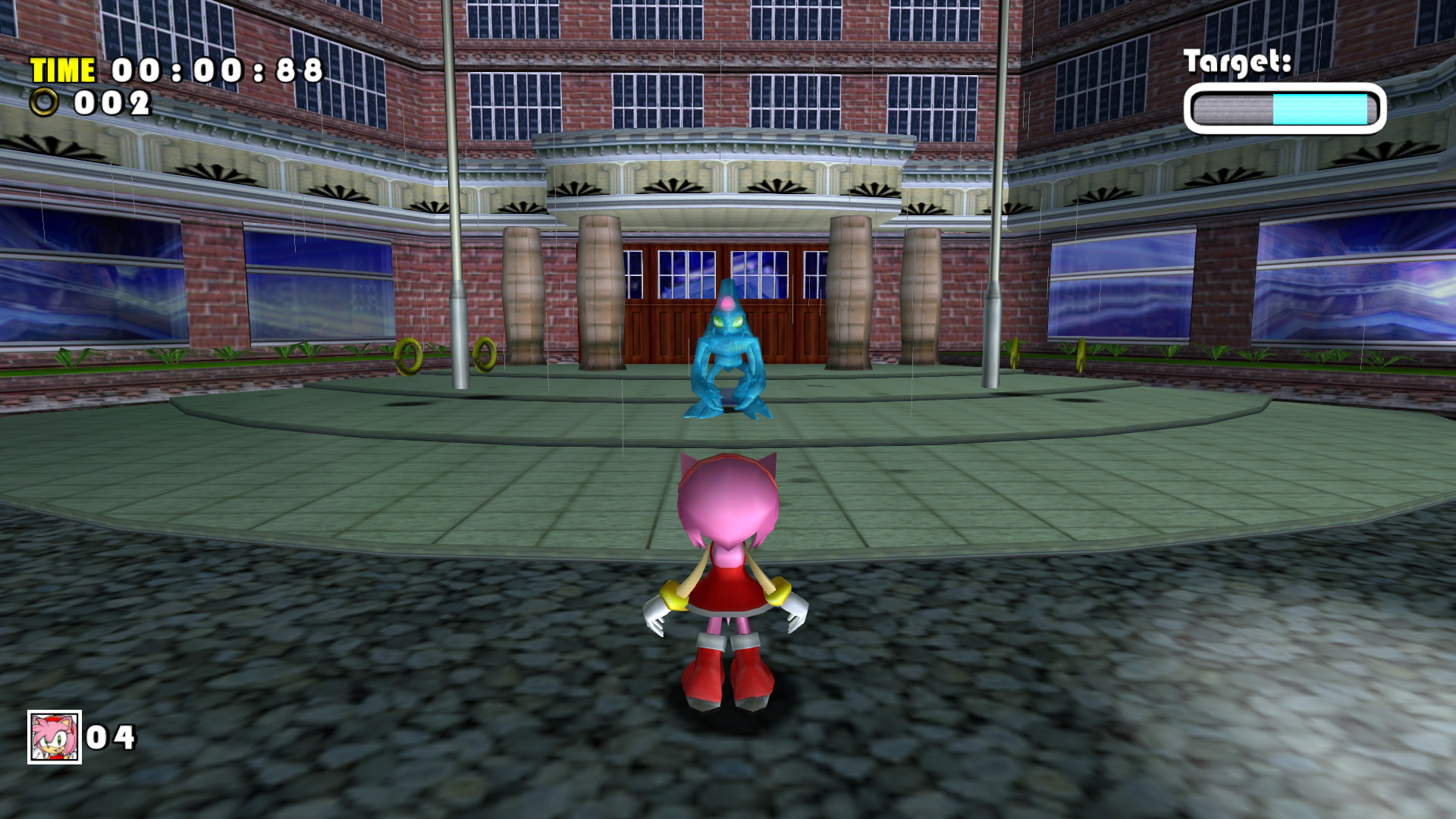The height and width of the screenshot is (819, 1456).
Task: Click the gray empty portion of the Target bar
Action: point(1232,108)
